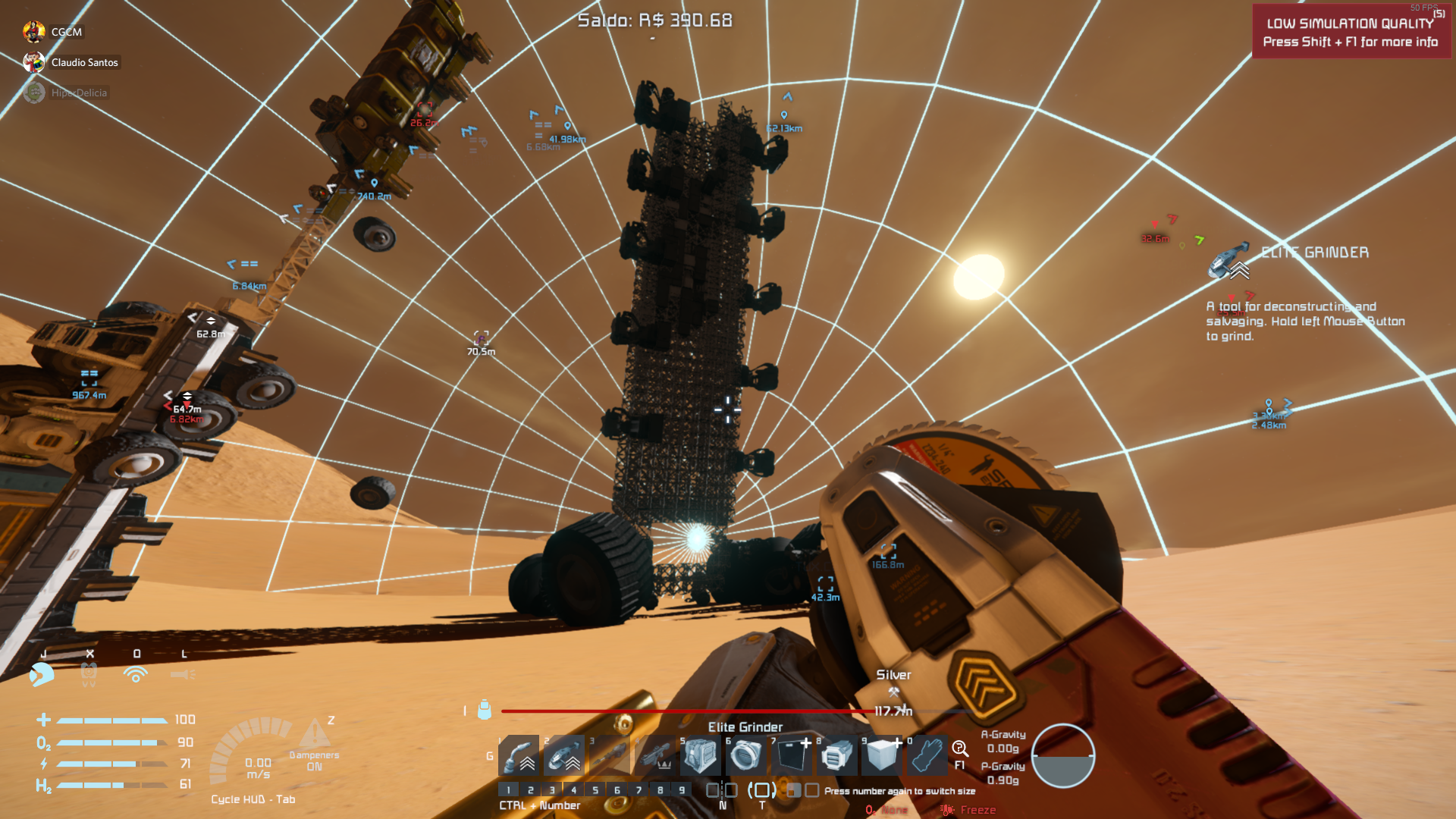
Task: Select the Elite Grinder hotbar slot
Action: click(x=564, y=755)
